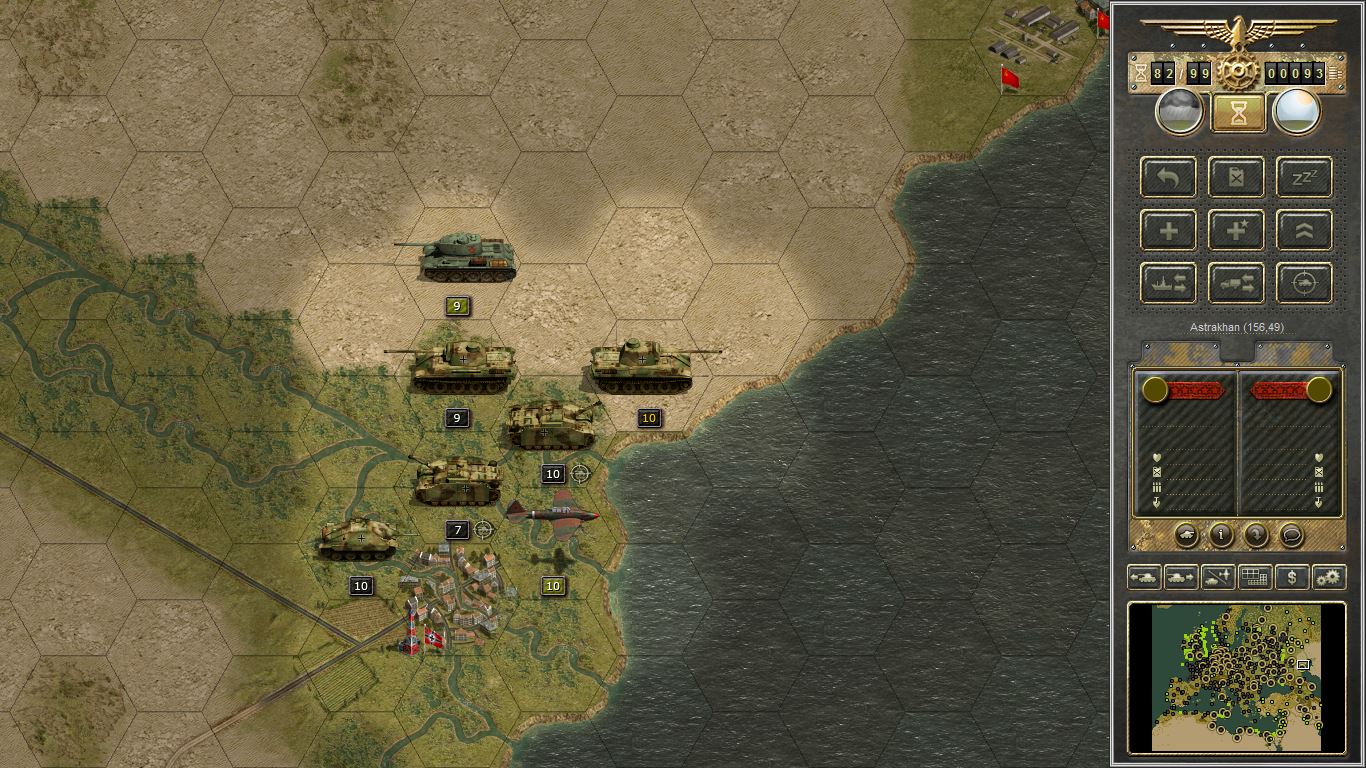1366x768 pixels.
Task: Open the grid-pattern strategic map button
Action: click(x=1254, y=577)
